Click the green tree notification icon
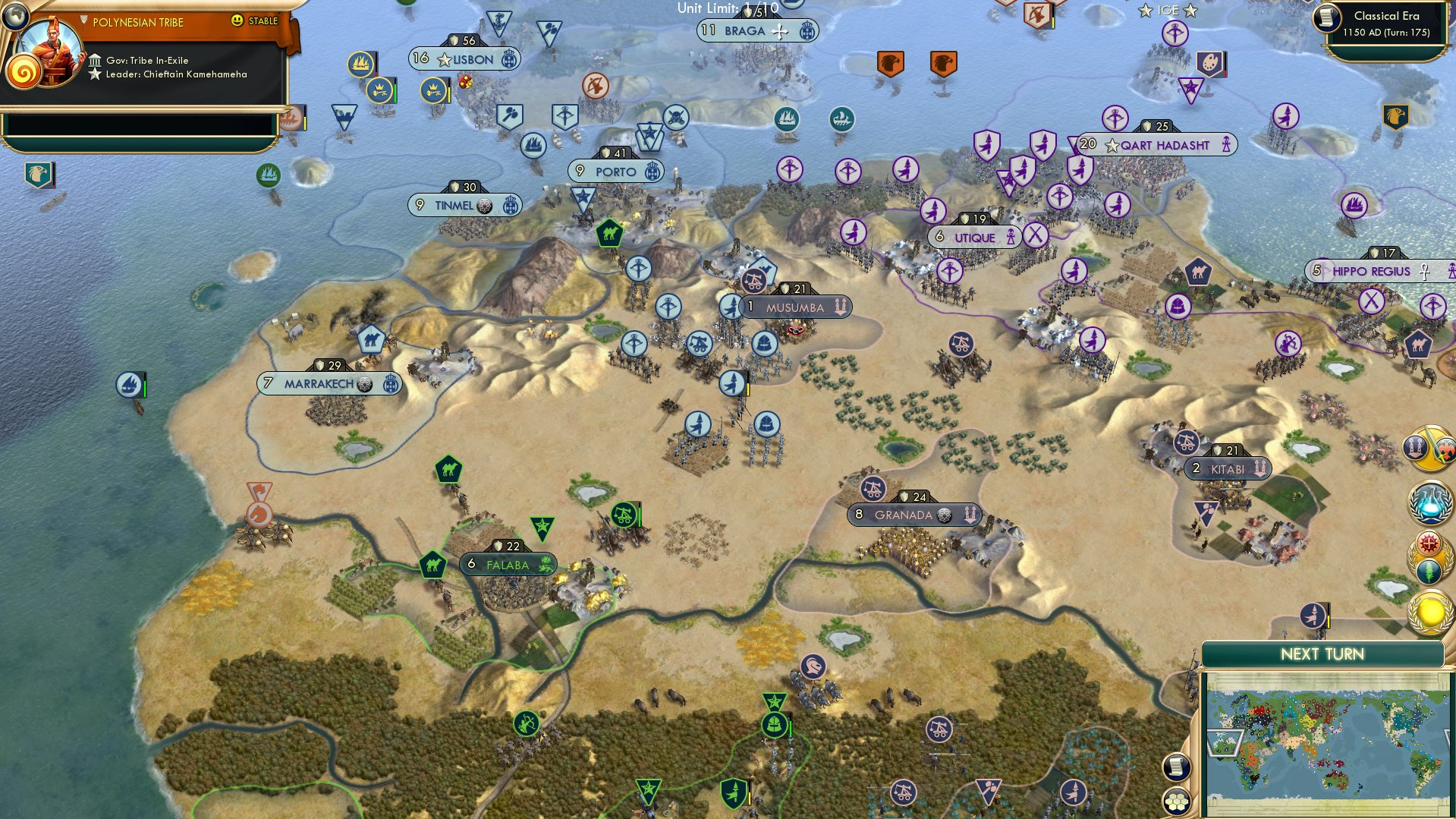 [x=1429, y=569]
